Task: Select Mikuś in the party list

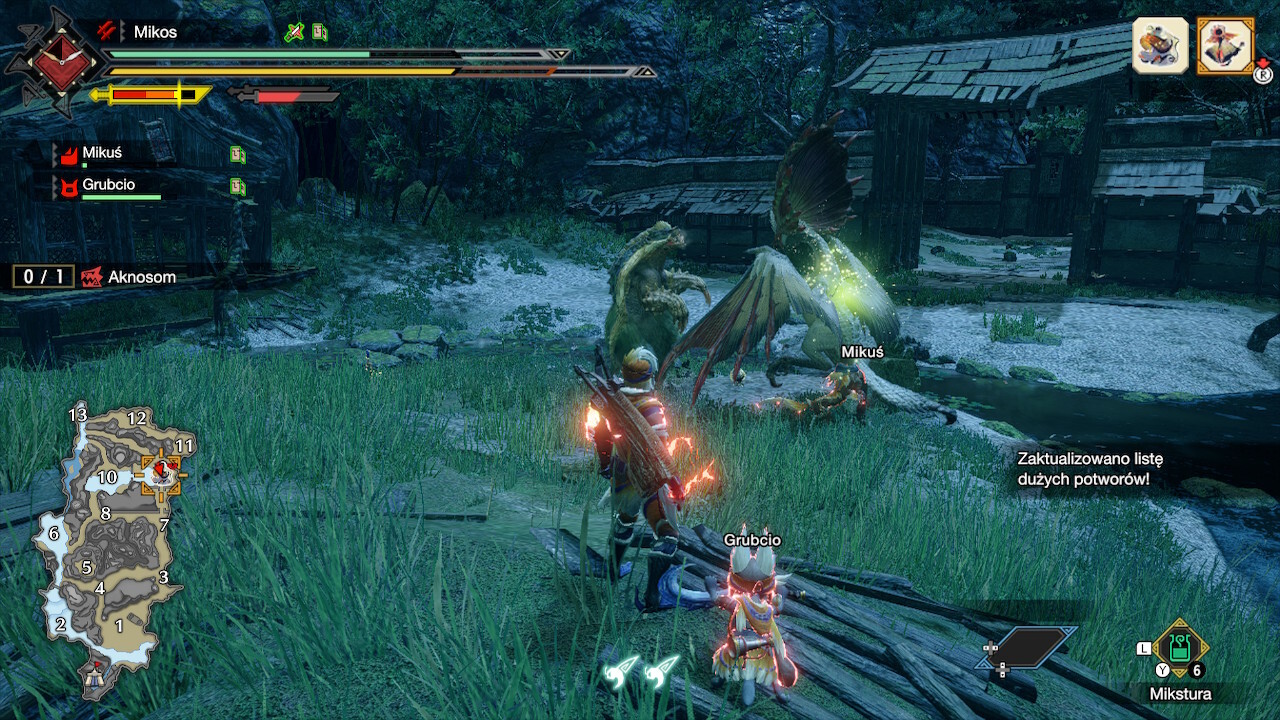Action: (x=103, y=153)
